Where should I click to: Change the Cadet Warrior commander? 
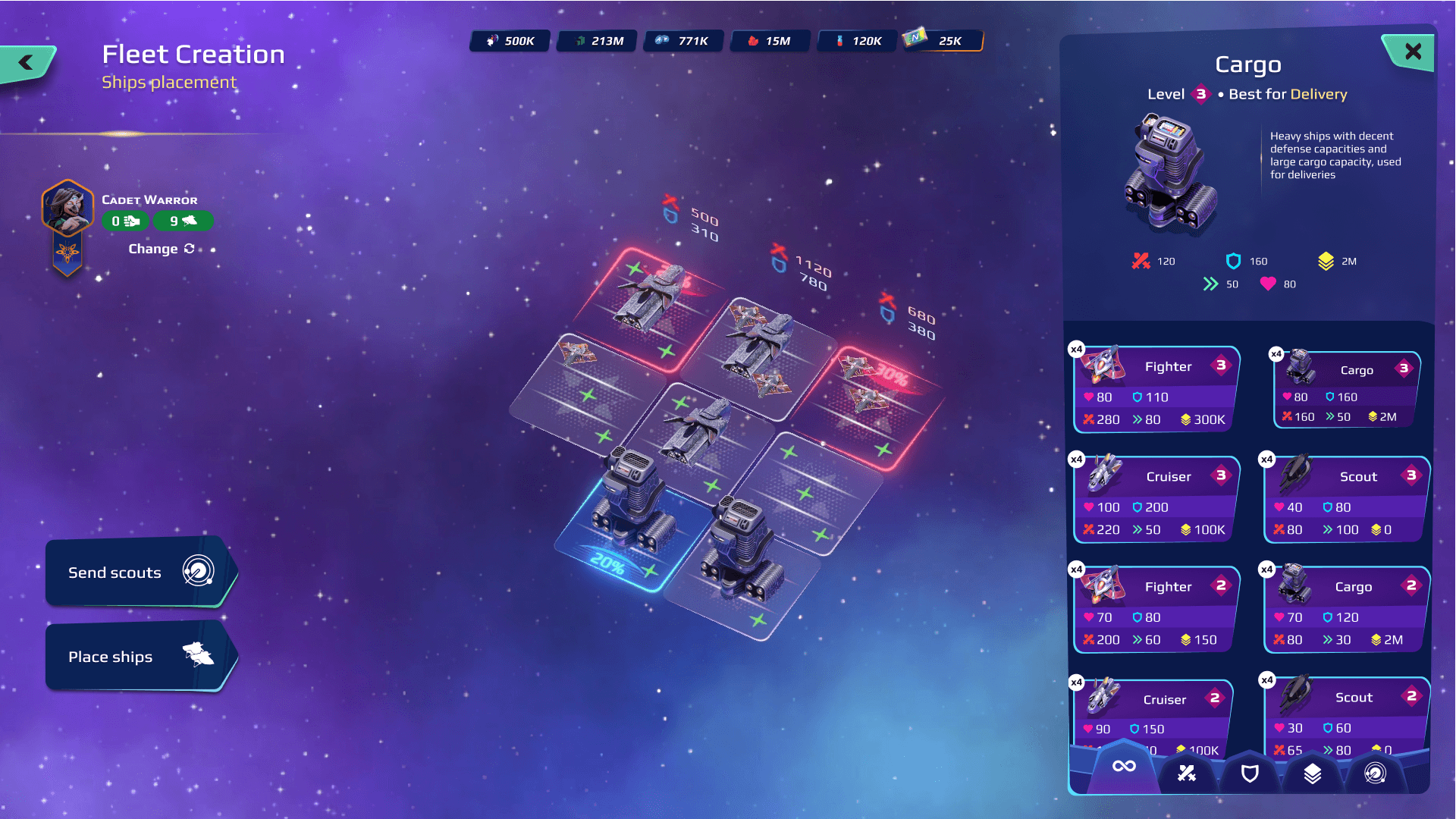[161, 249]
